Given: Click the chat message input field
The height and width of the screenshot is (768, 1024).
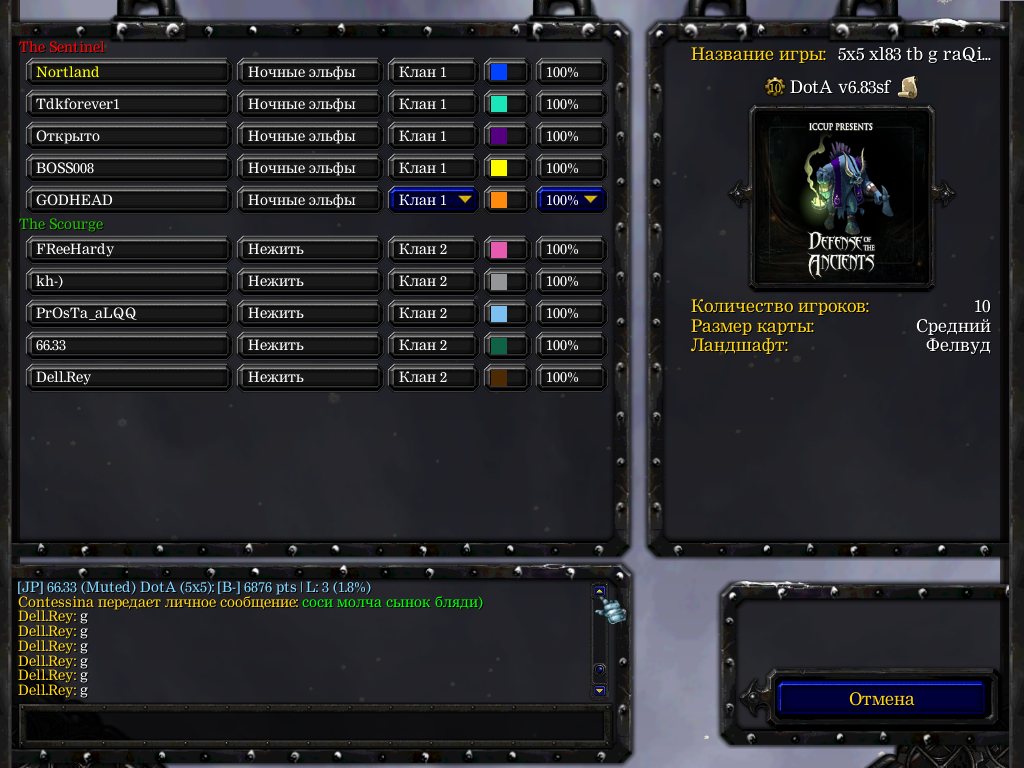Looking at the screenshot, I should [314, 724].
